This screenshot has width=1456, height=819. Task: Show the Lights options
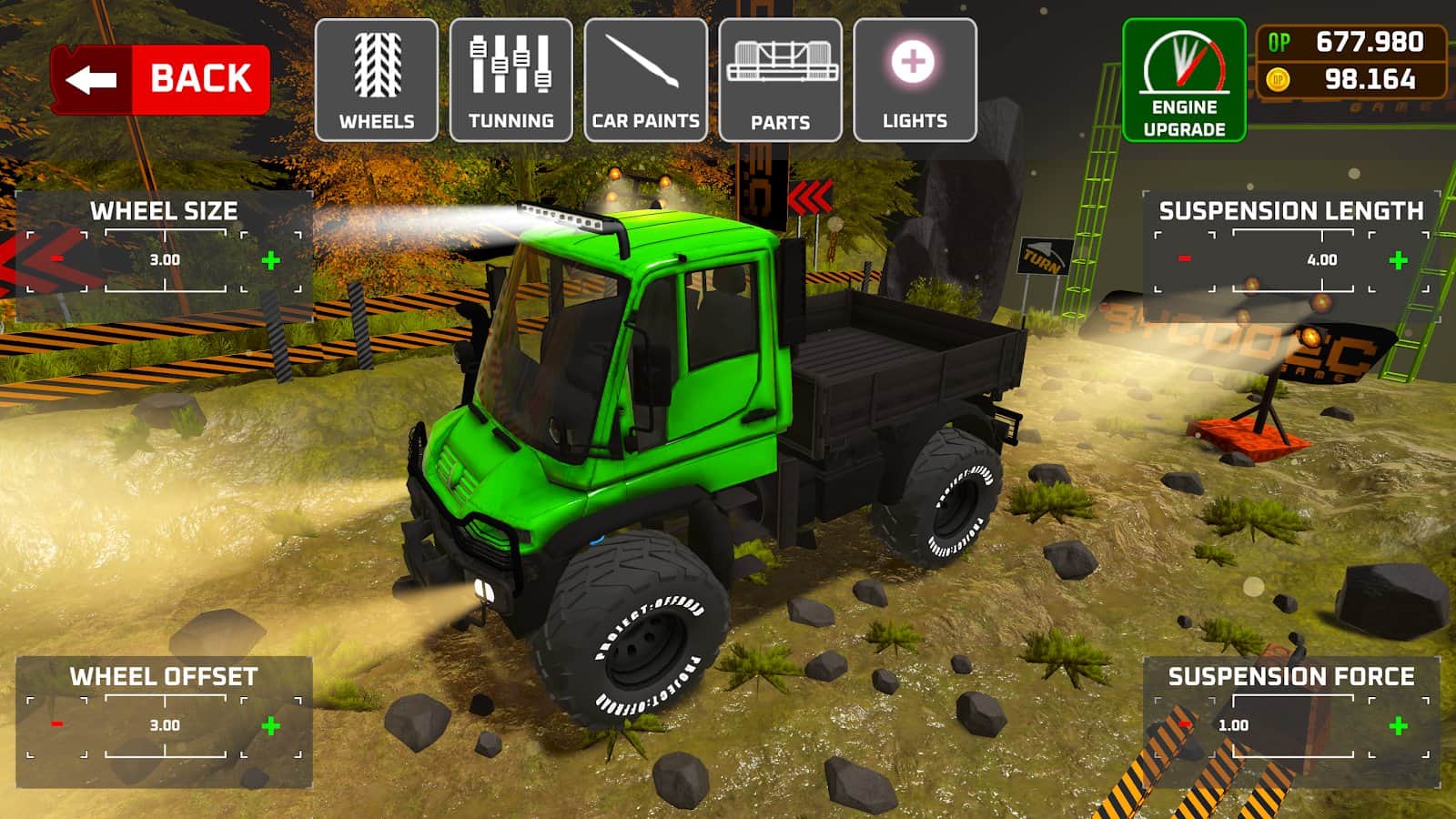click(915, 80)
